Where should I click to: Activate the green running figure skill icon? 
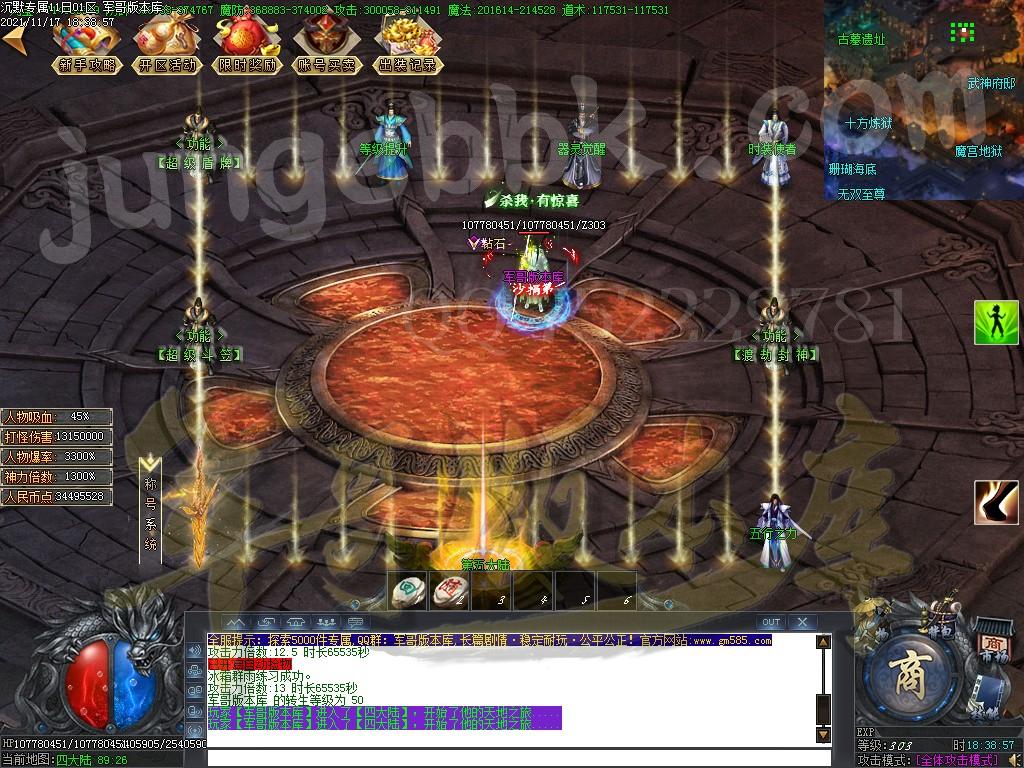(996, 322)
